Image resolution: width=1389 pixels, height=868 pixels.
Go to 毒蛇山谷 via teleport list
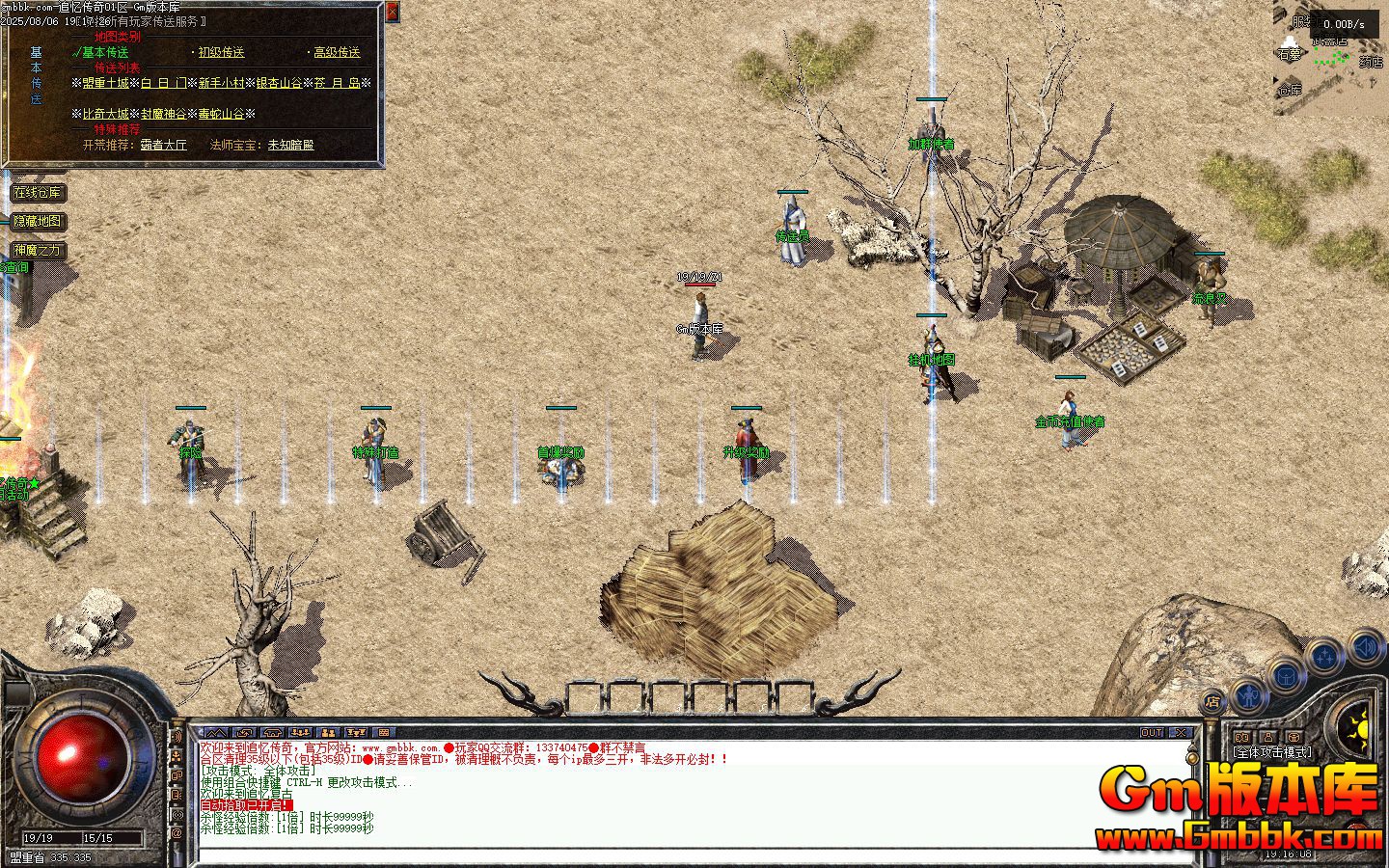point(222,114)
